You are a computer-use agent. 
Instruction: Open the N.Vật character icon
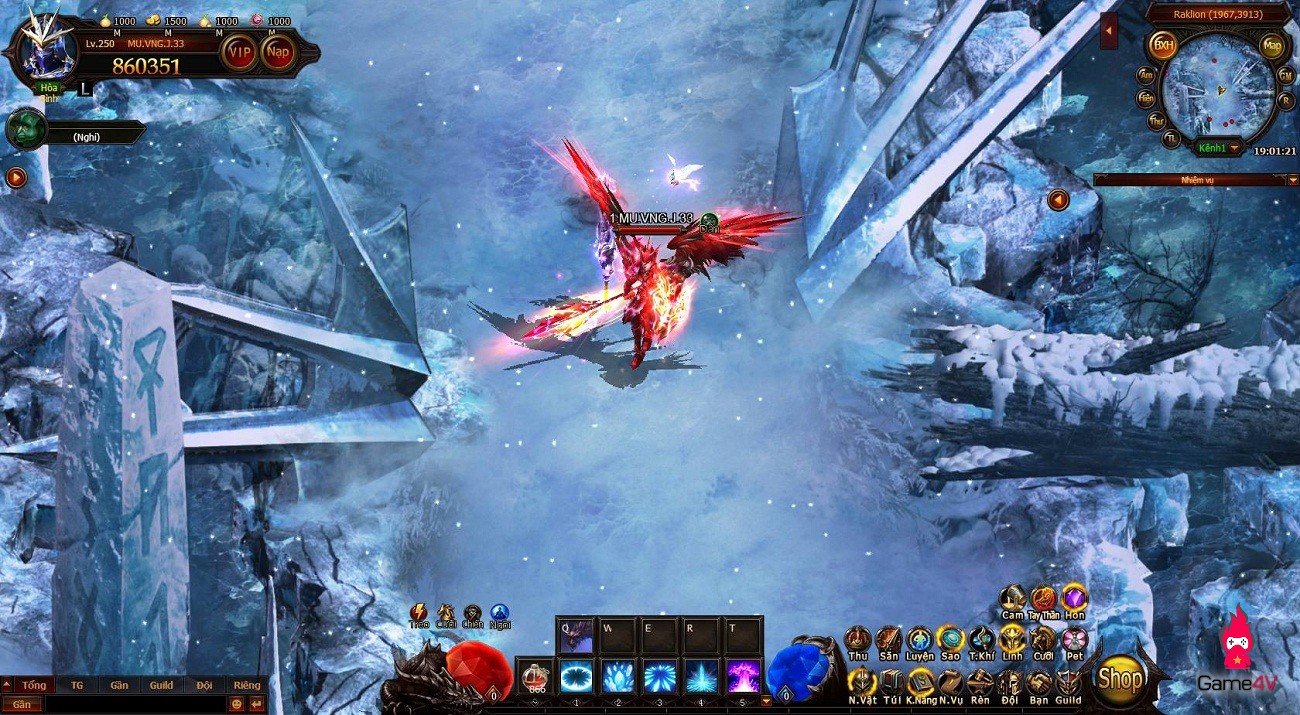(x=861, y=682)
